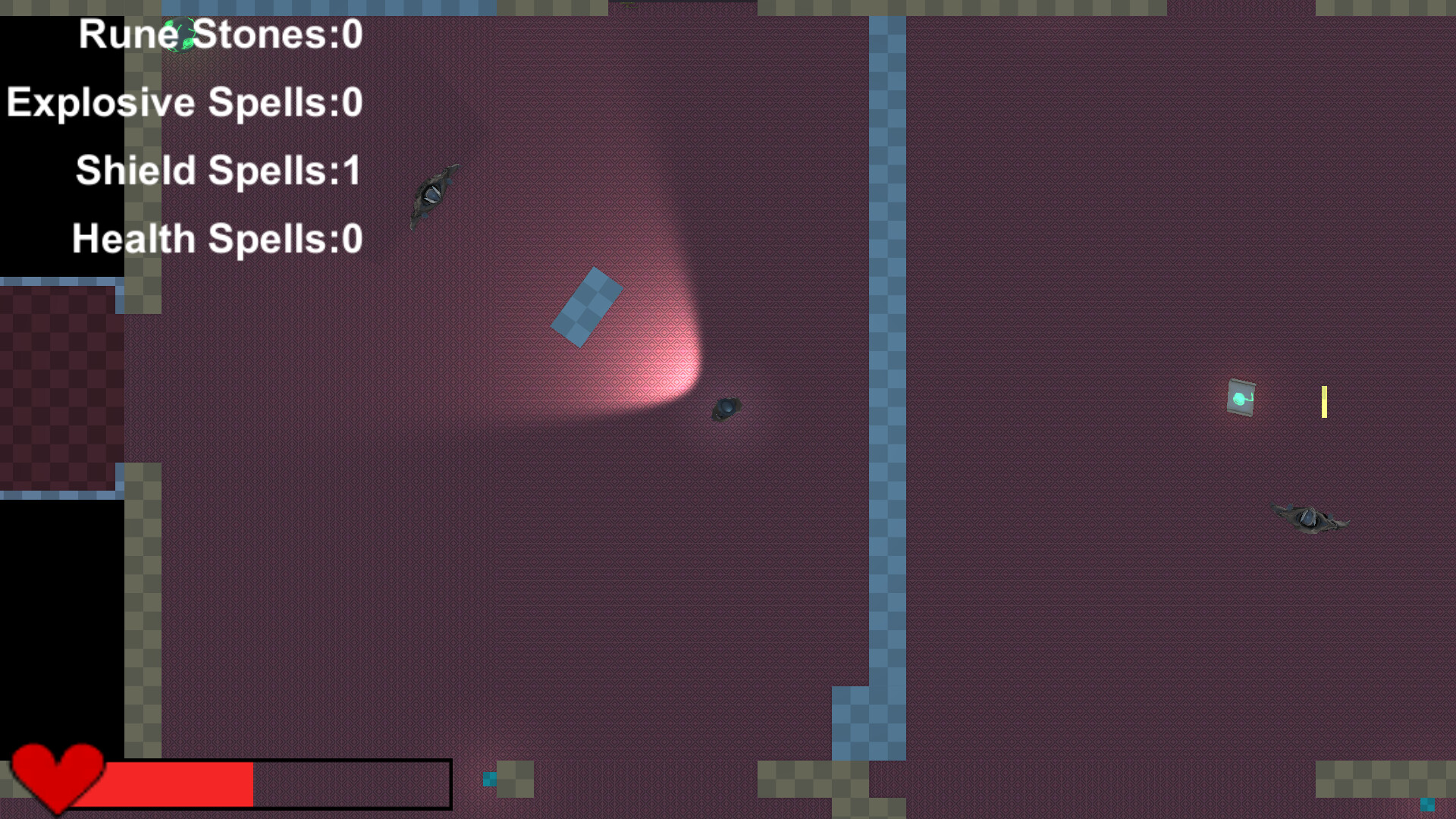The height and width of the screenshot is (819, 1456).
Task: Select the Rune Stones counter label
Action: (218, 34)
